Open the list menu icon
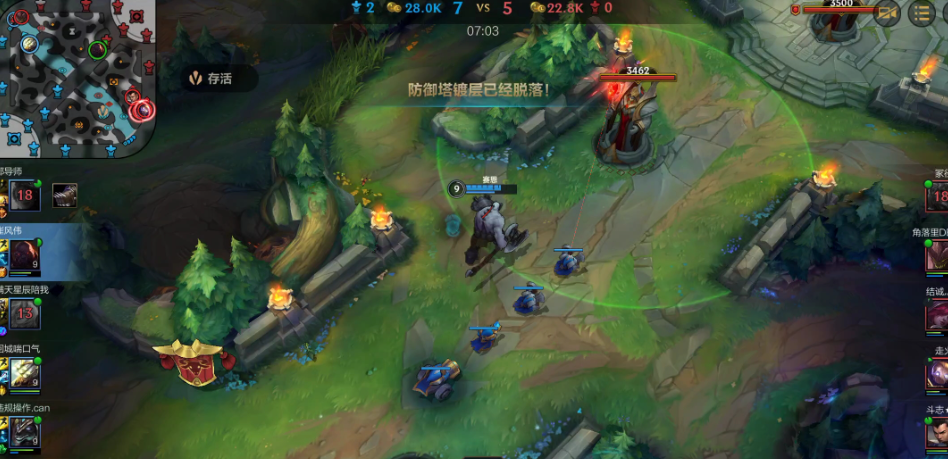The height and width of the screenshot is (459, 948). 921,13
